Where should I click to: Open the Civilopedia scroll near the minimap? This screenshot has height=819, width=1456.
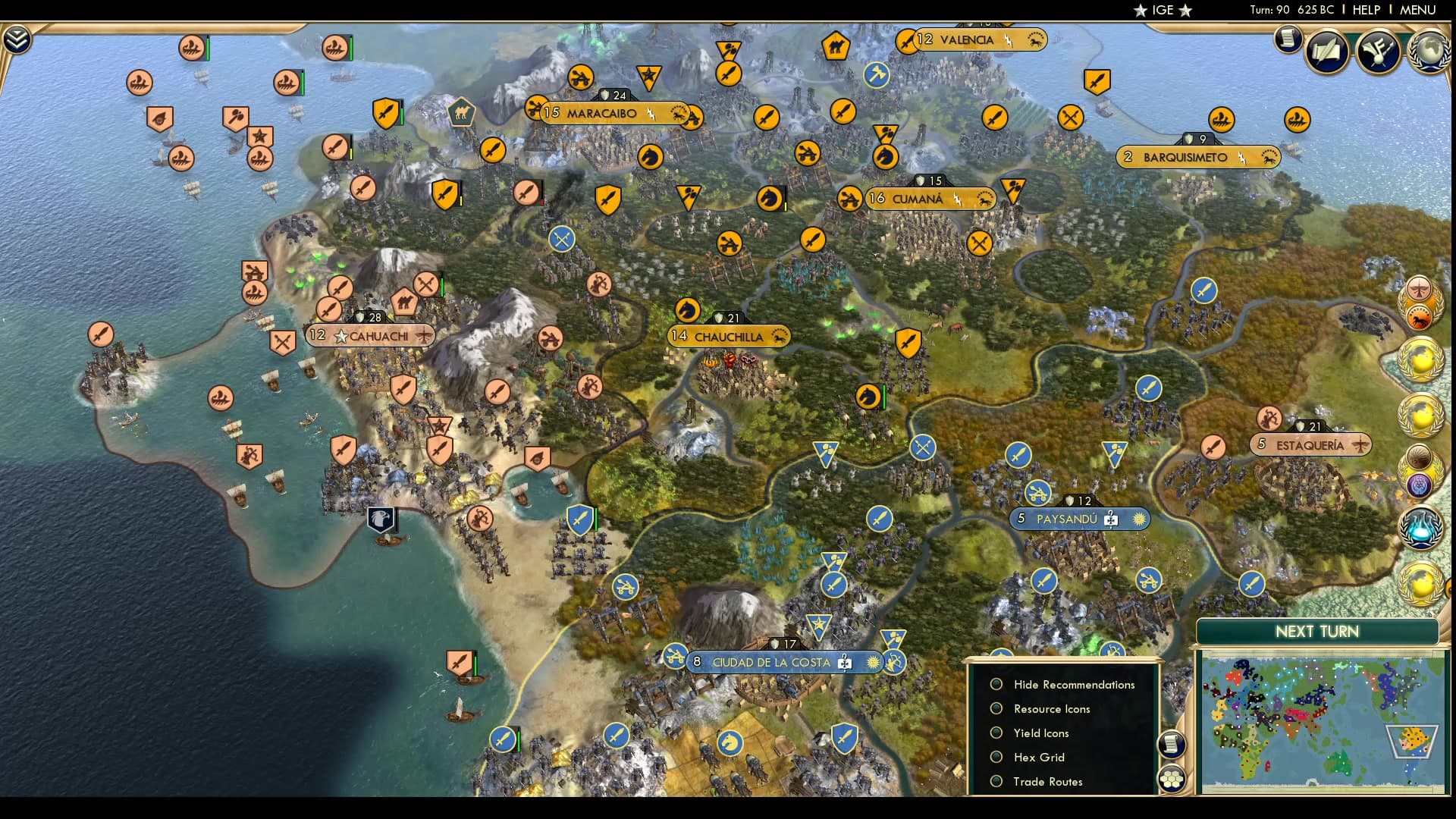point(1171,745)
